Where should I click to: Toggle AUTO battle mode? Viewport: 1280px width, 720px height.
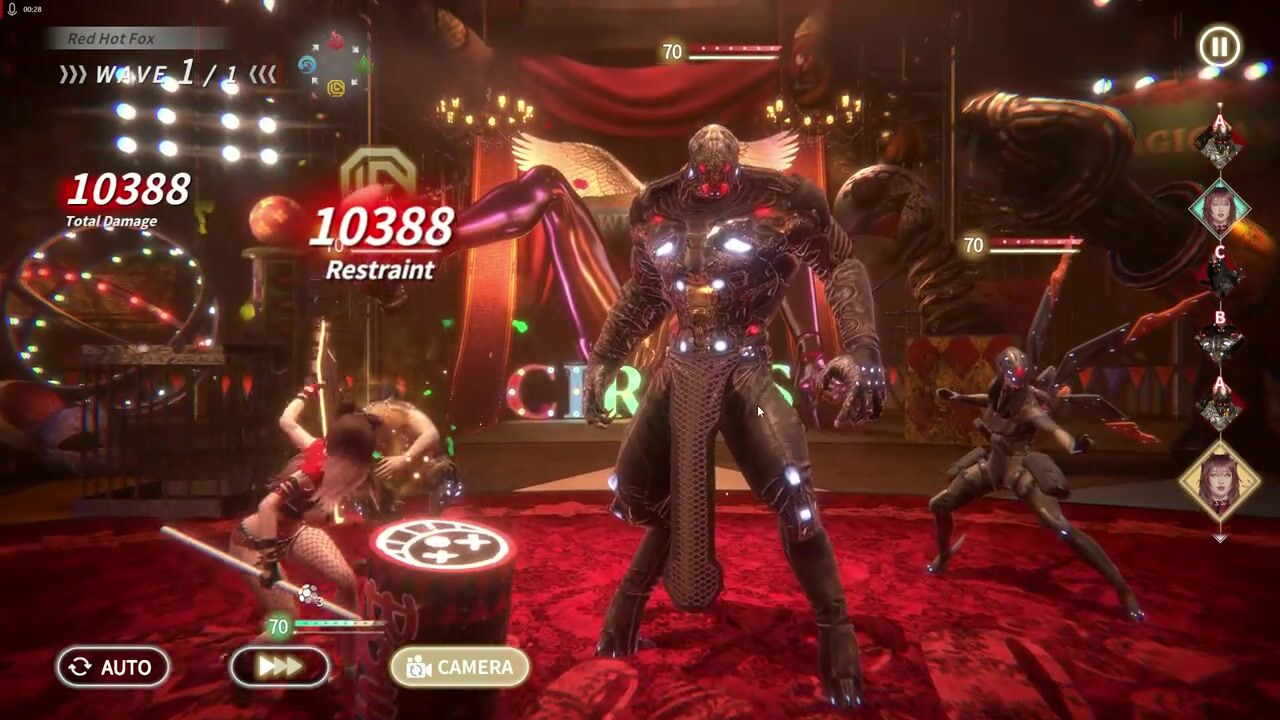pos(112,667)
